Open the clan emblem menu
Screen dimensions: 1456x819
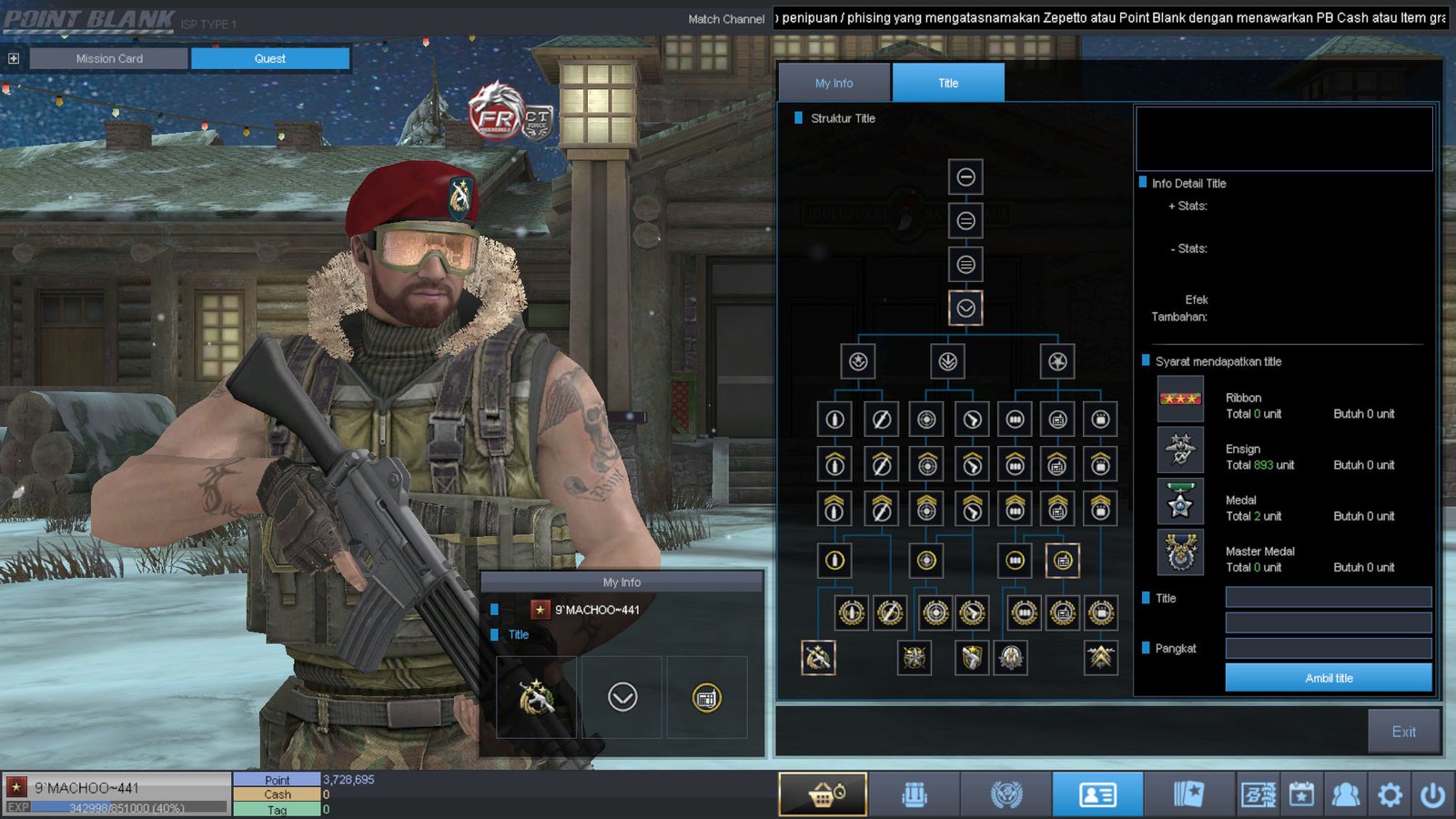1006,794
